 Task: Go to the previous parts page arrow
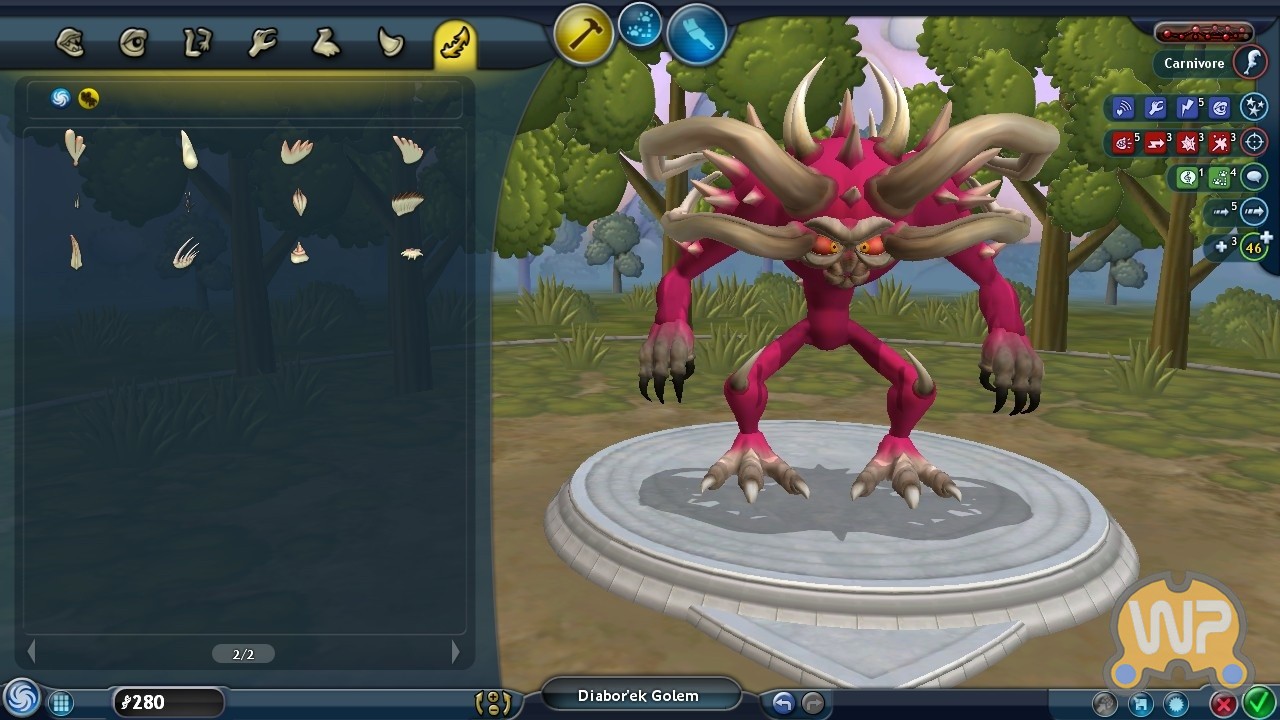[32, 652]
